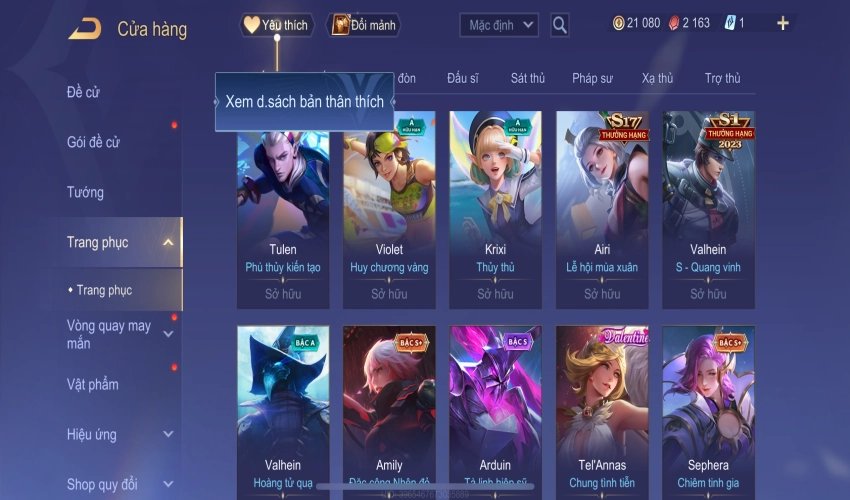Go back using the return arrow
Image resolution: width=850 pixels, height=500 pixels.
pyautogui.click(x=84, y=28)
